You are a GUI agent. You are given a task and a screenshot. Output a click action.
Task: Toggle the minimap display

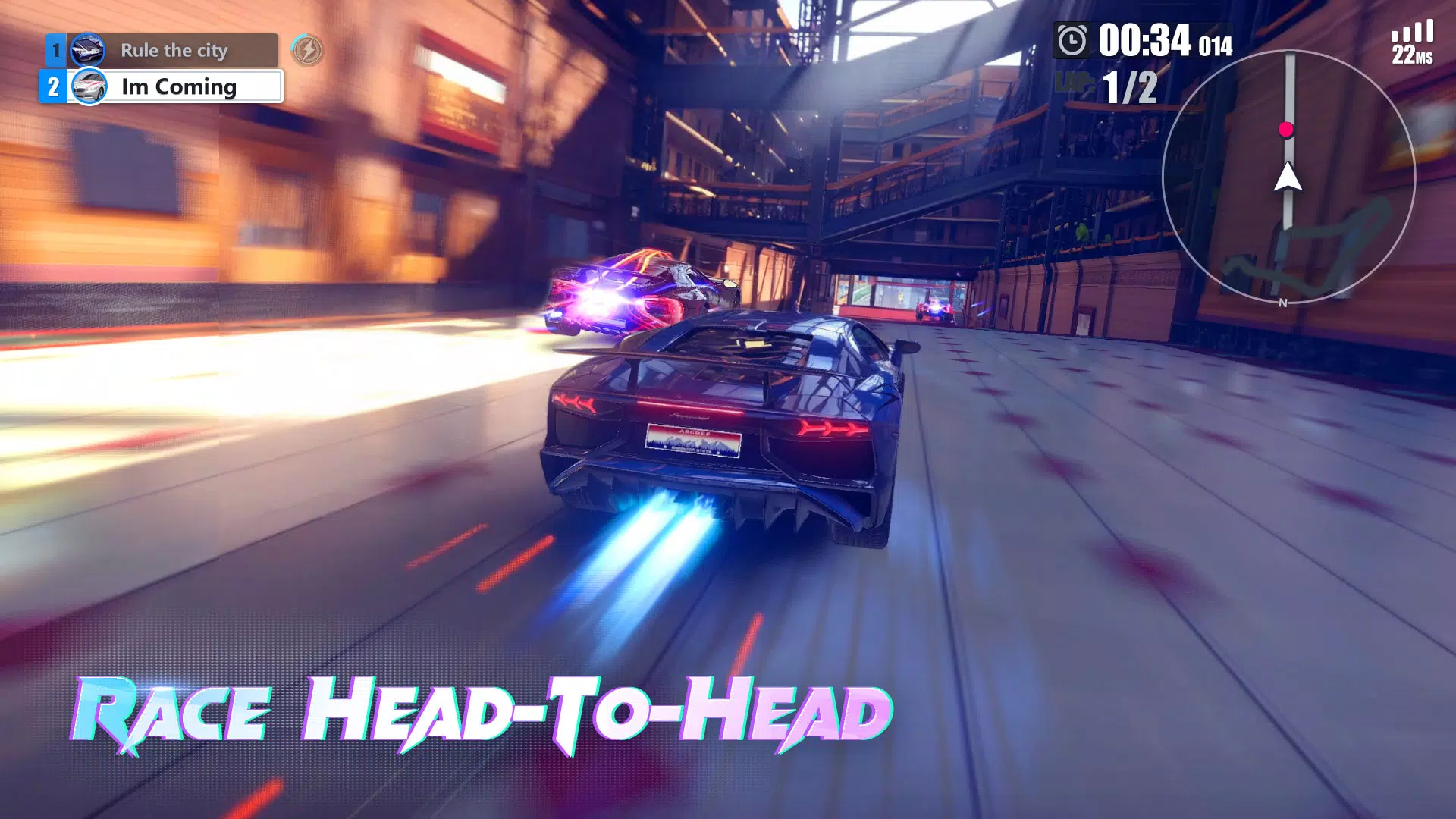pyautogui.click(x=1289, y=174)
